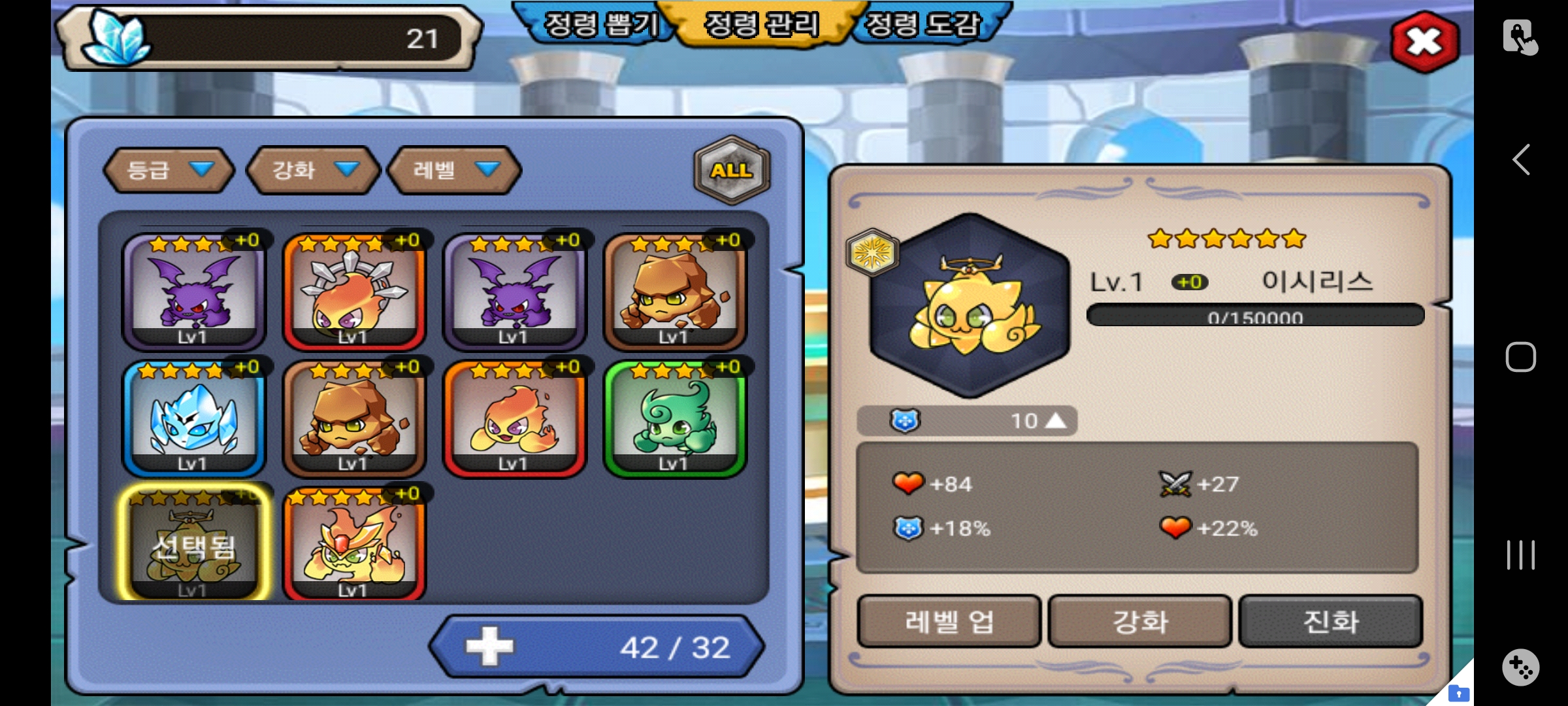Screen dimensions: 1568x706
Task: Choose the 진화 evolve button
Action: (1331, 621)
